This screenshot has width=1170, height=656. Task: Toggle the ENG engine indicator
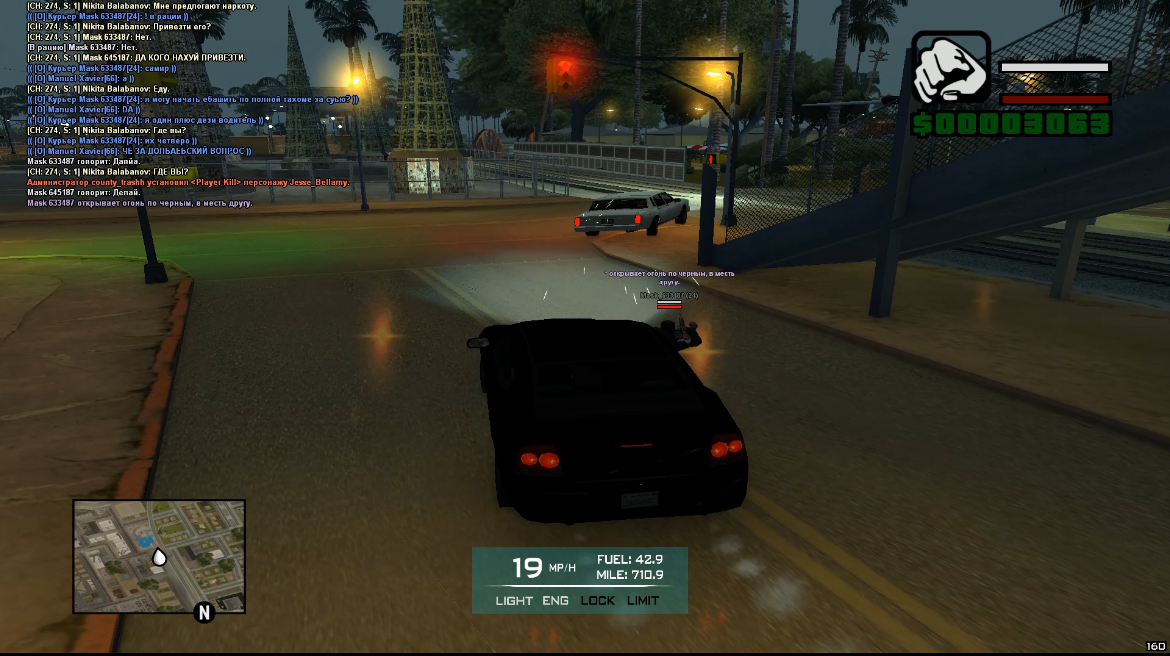(x=555, y=600)
